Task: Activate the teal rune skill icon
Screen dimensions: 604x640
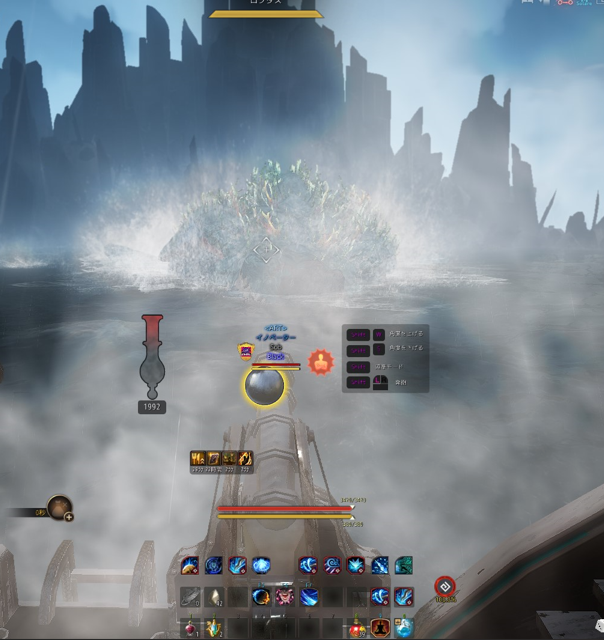Action: click(403, 566)
